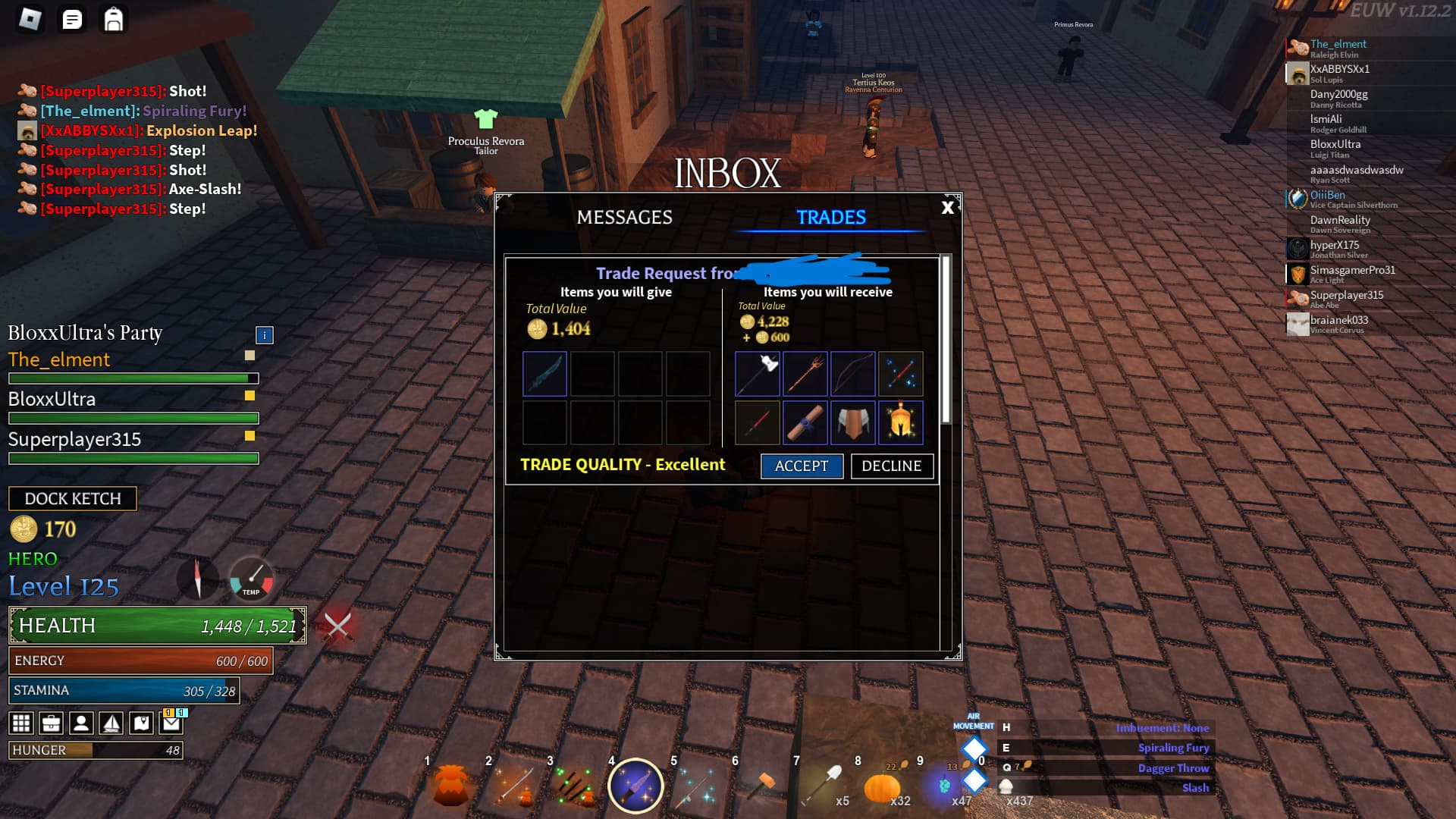Image resolution: width=1456 pixels, height=819 pixels.
Task: Accept the trade request
Action: [x=802, y=466]
